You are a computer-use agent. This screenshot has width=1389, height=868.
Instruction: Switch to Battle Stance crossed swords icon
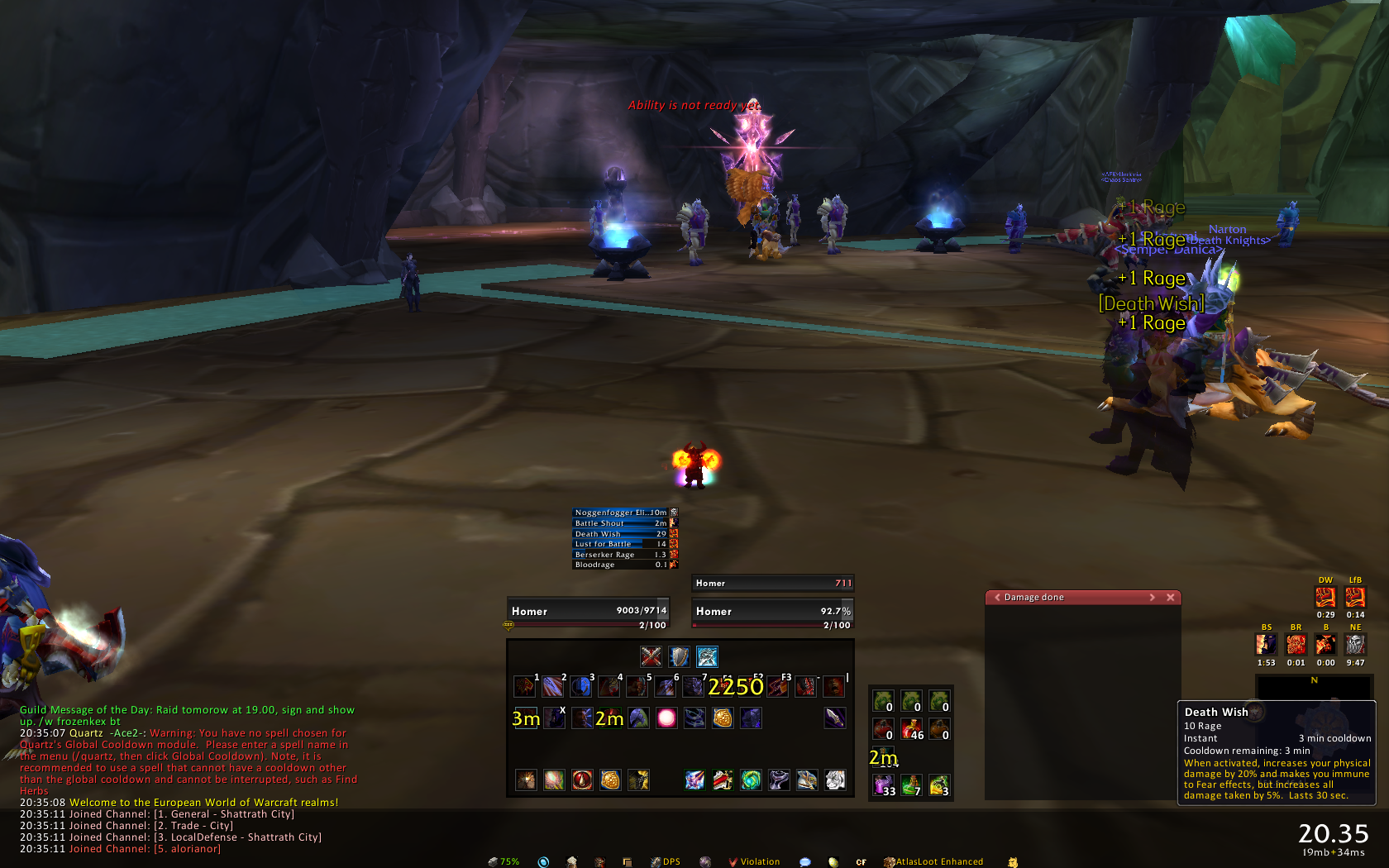[651, 656]
